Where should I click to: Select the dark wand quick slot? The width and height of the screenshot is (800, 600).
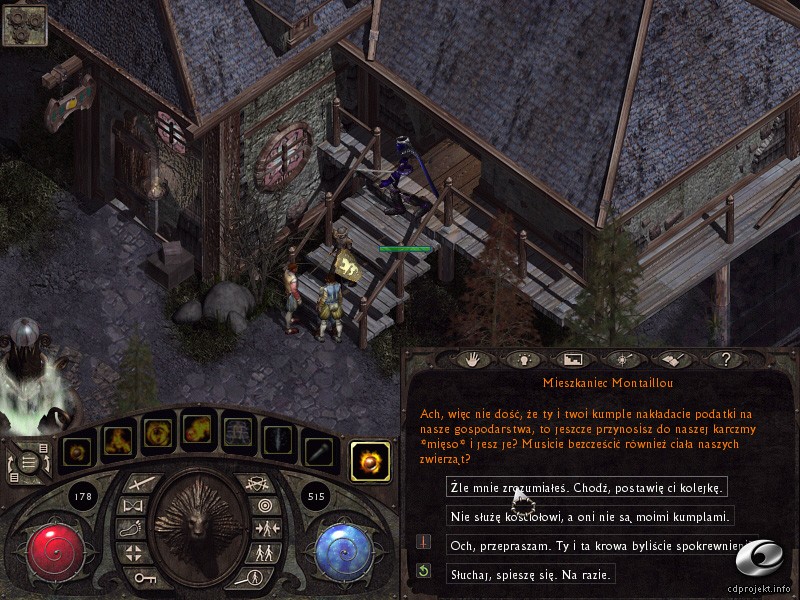(x=319, y=452)
